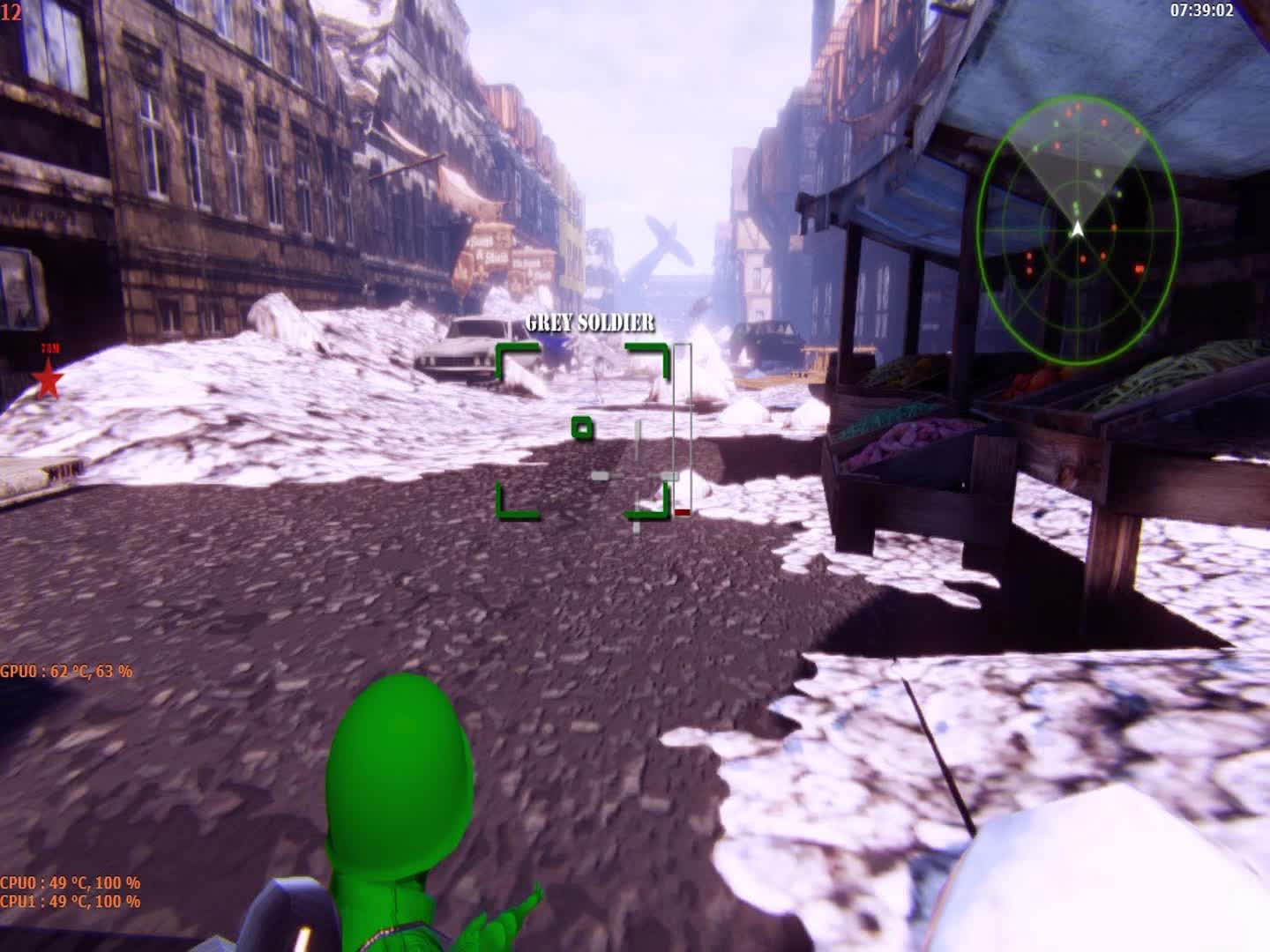Image resolution: width=1270 pixels, height=952 pixels.
Task: Click the red star objective marker
Action: (x=49, y=381)
